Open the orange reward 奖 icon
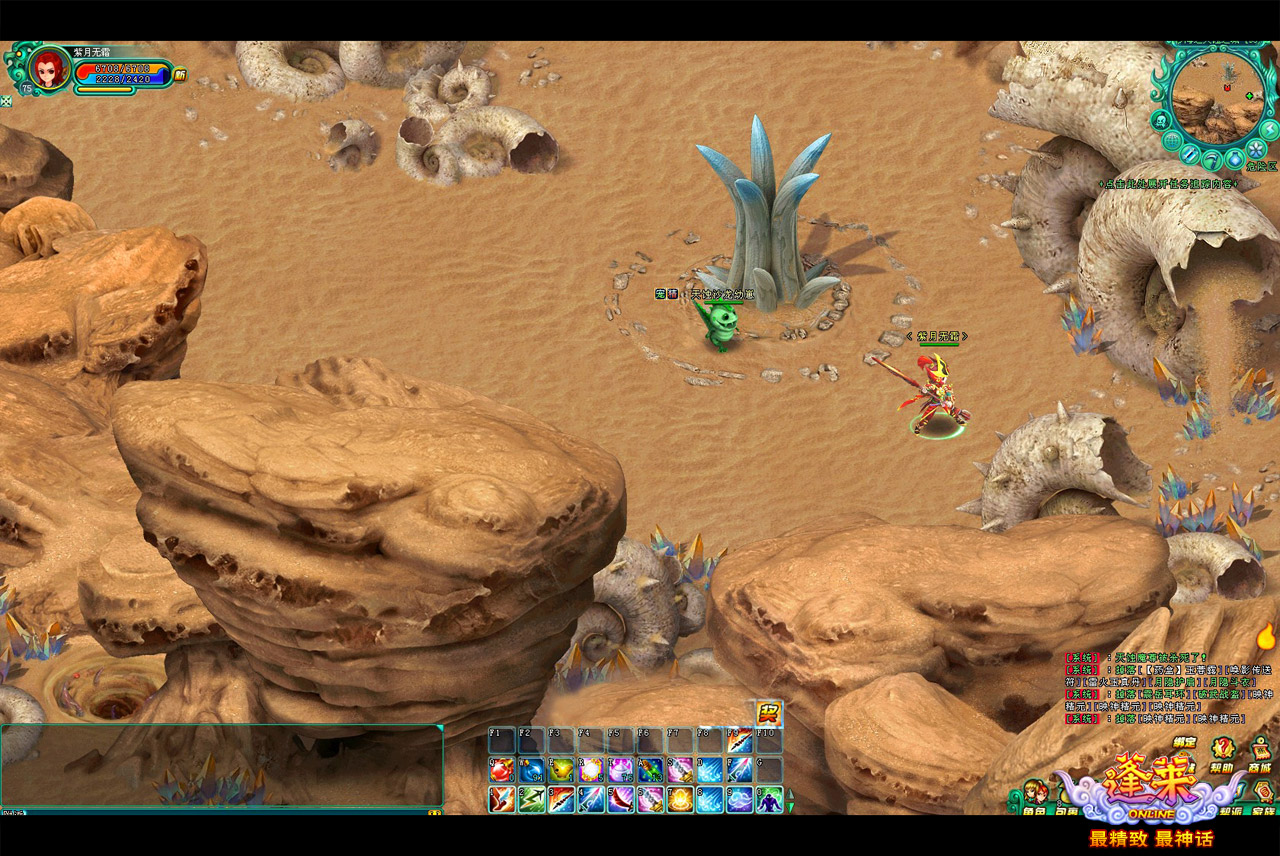Screen dimensions: 1280x856 pos(768,713)
